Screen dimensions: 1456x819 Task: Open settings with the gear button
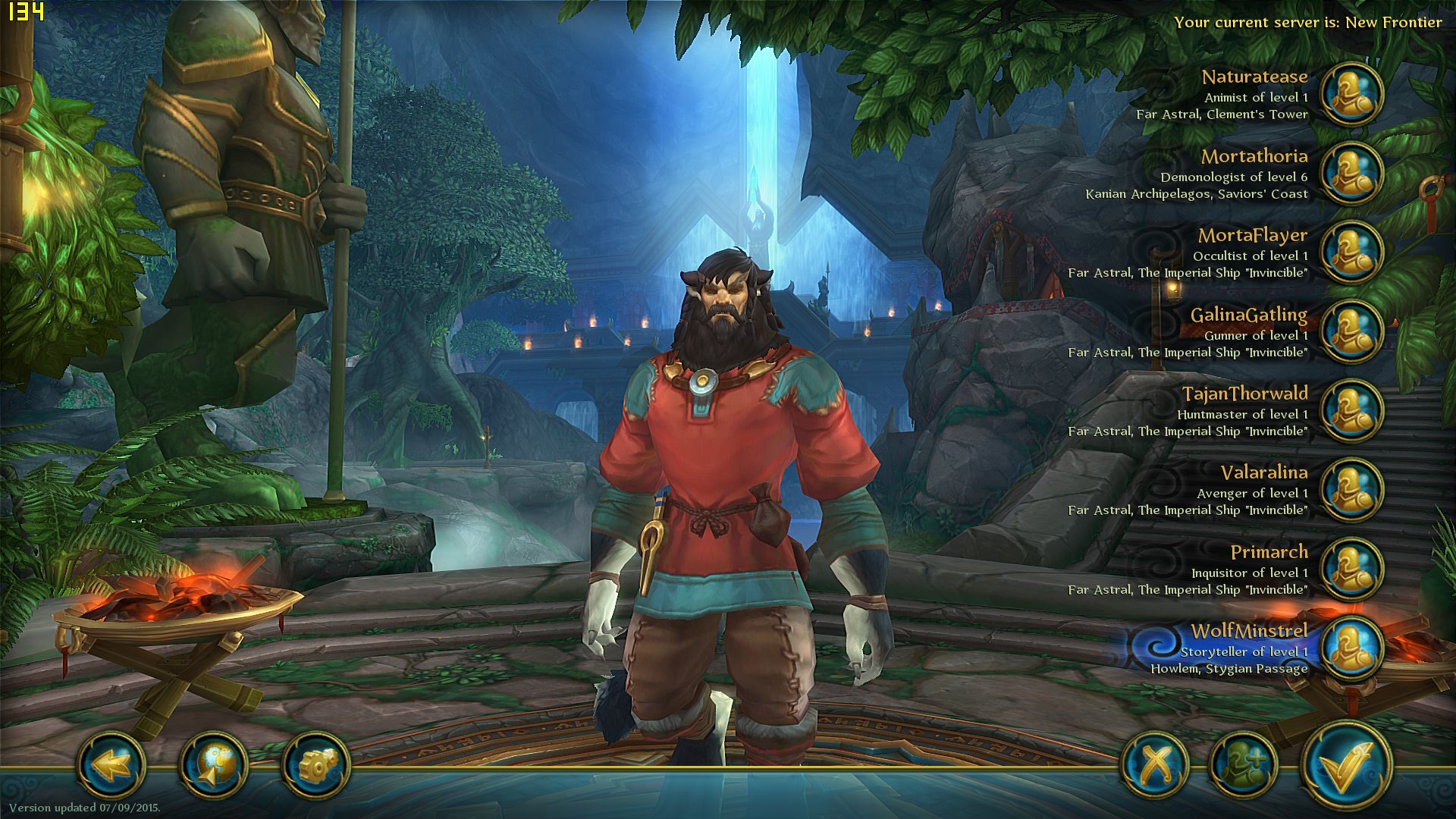point(315,764)
